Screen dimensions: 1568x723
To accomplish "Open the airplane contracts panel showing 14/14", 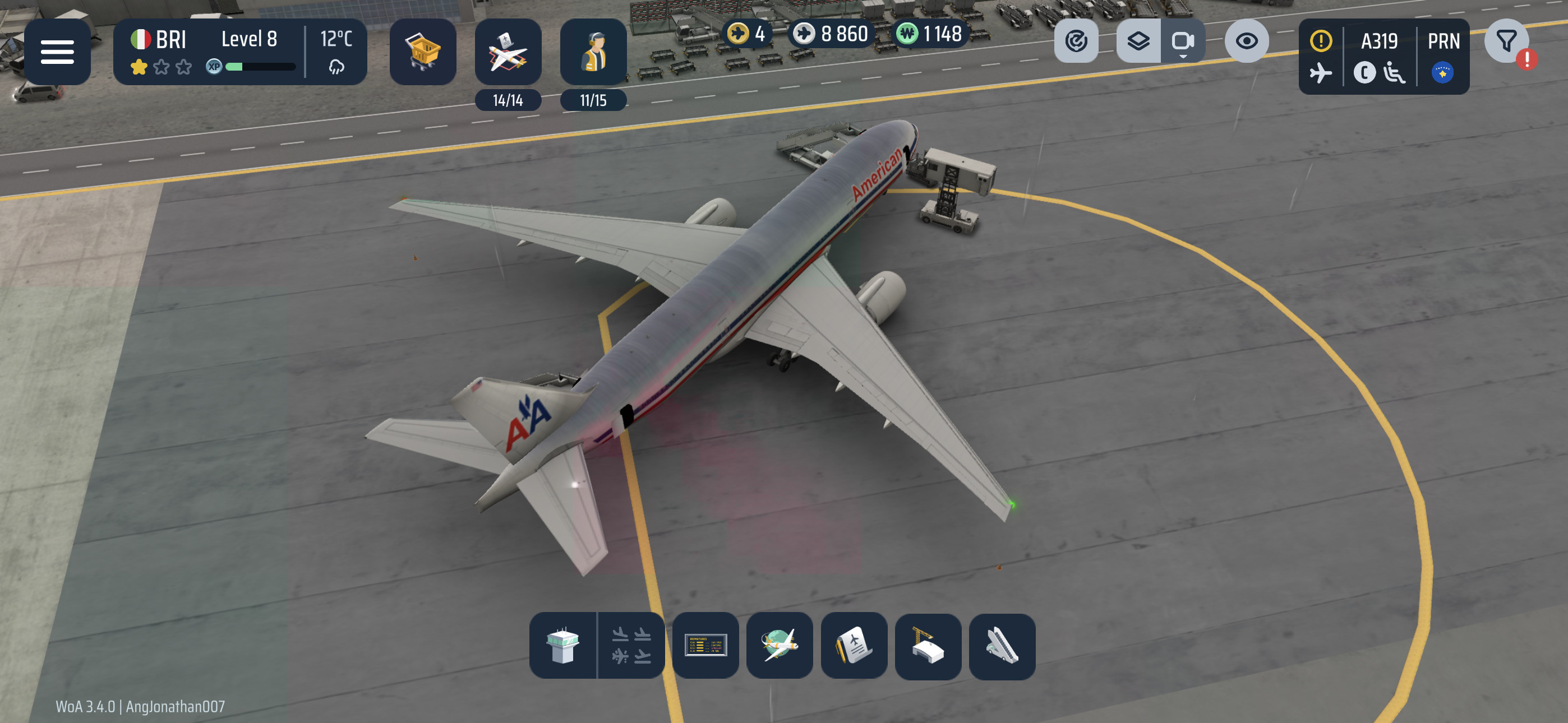I will pos(508,53).
